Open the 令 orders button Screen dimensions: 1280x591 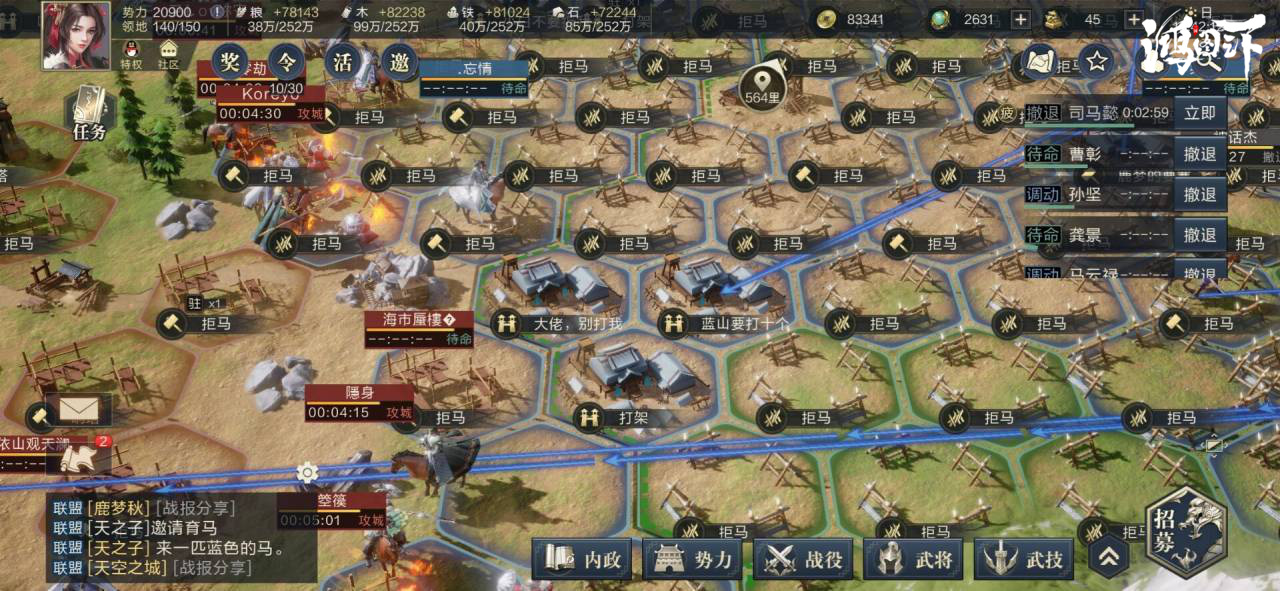(x=287, y=63)
